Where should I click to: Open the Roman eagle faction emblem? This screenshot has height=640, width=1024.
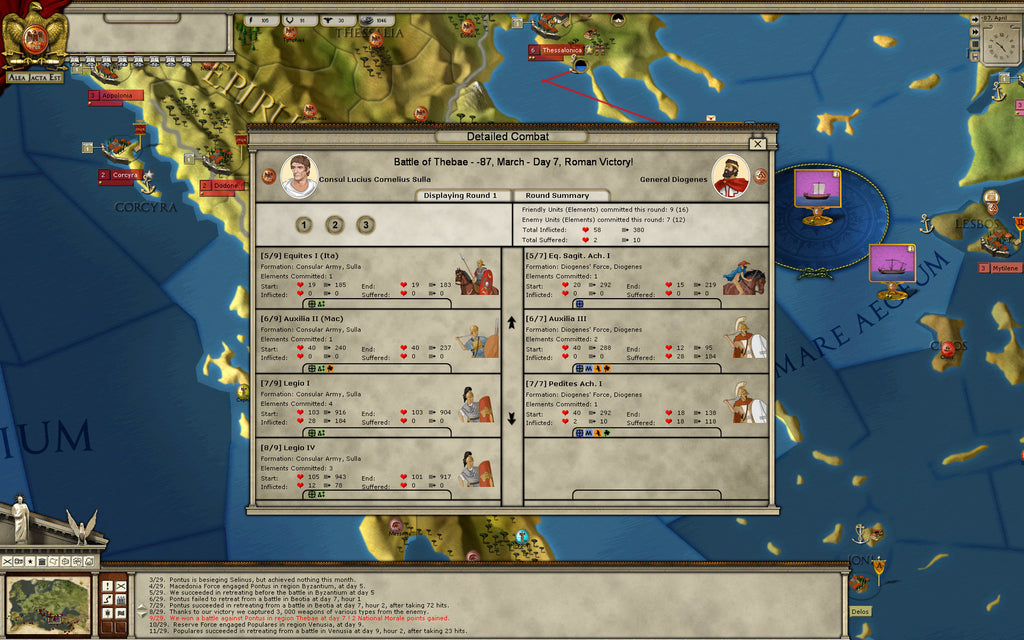(x=34, y=37)
